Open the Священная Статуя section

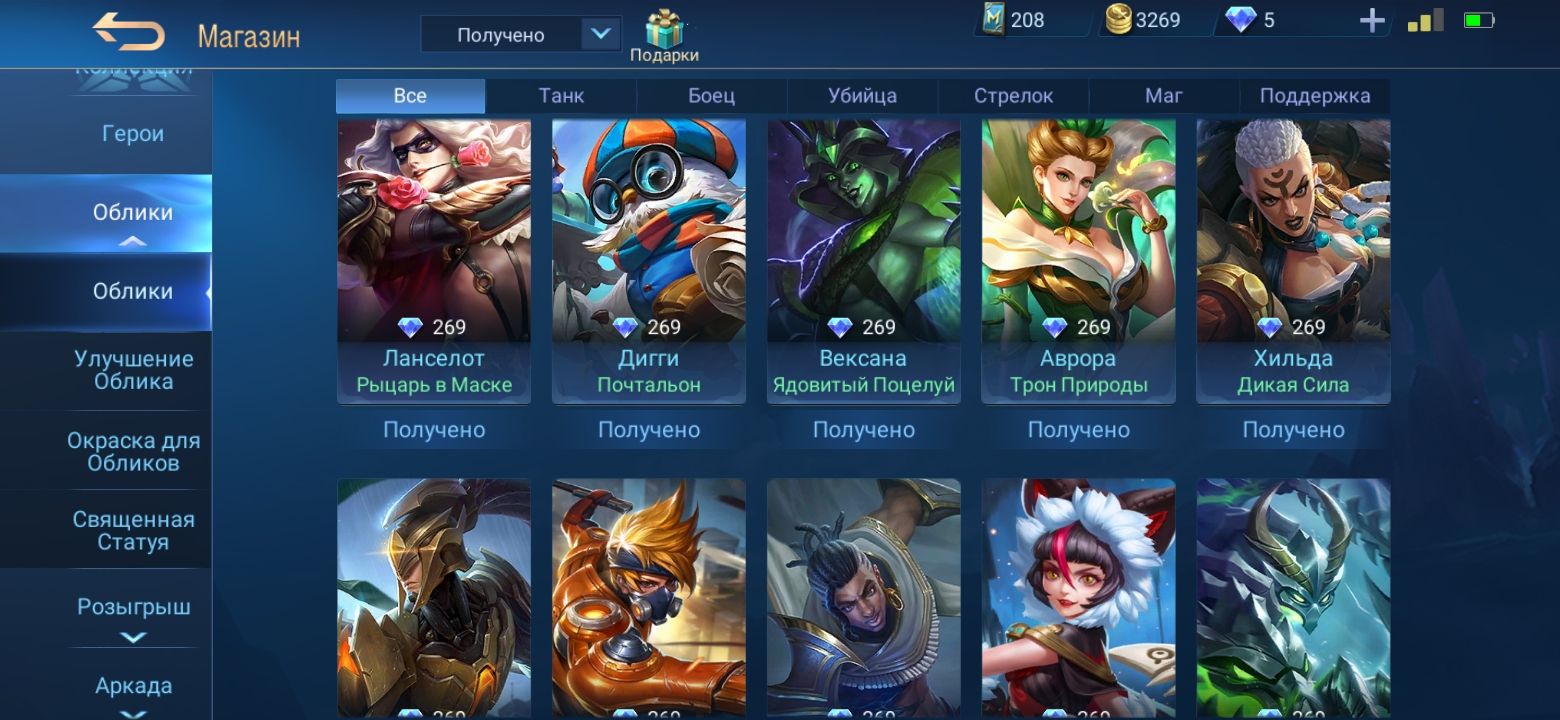point(133,531)
